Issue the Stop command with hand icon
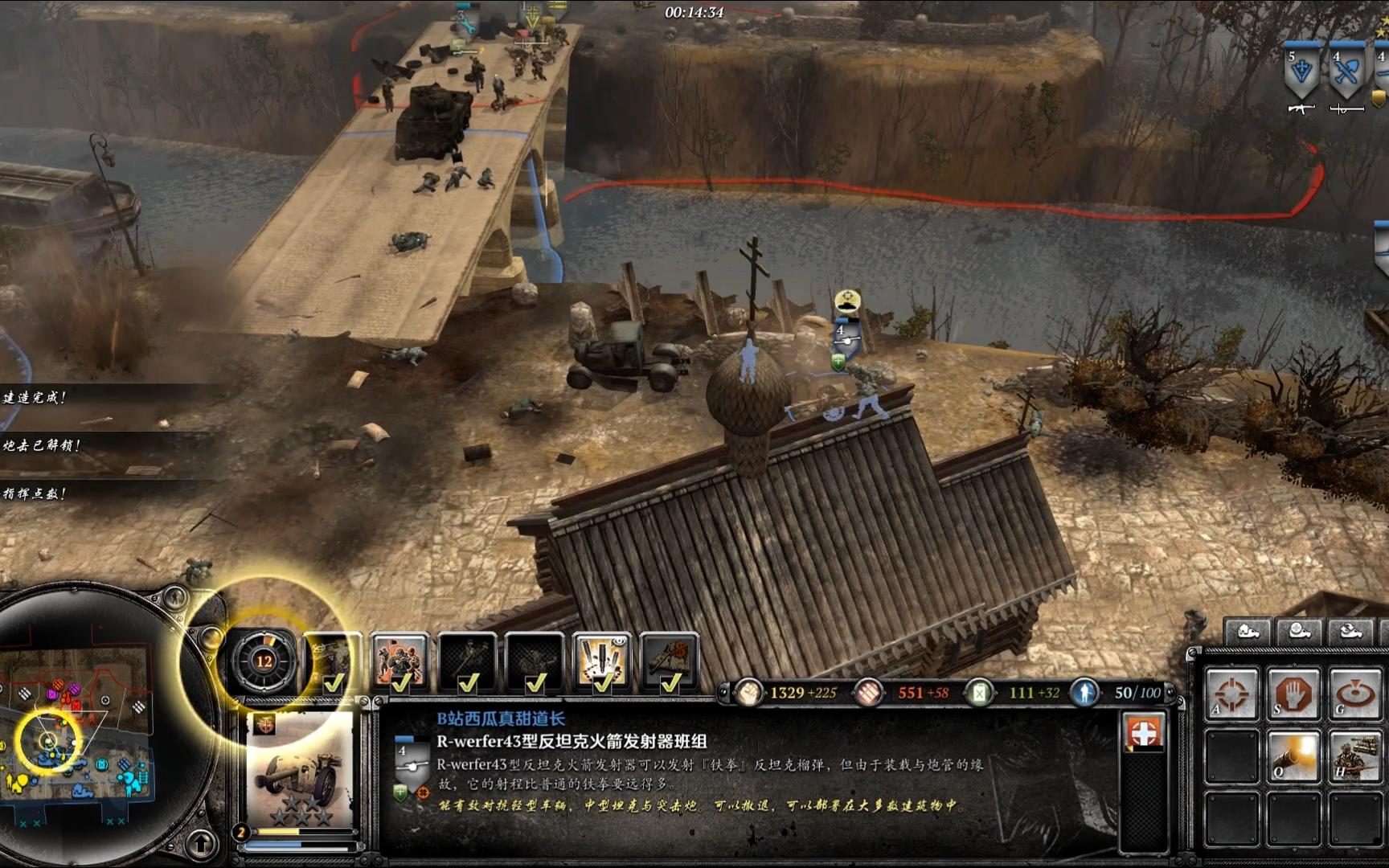This screenshot has height=868, width=1389. tap(1293, 694)
